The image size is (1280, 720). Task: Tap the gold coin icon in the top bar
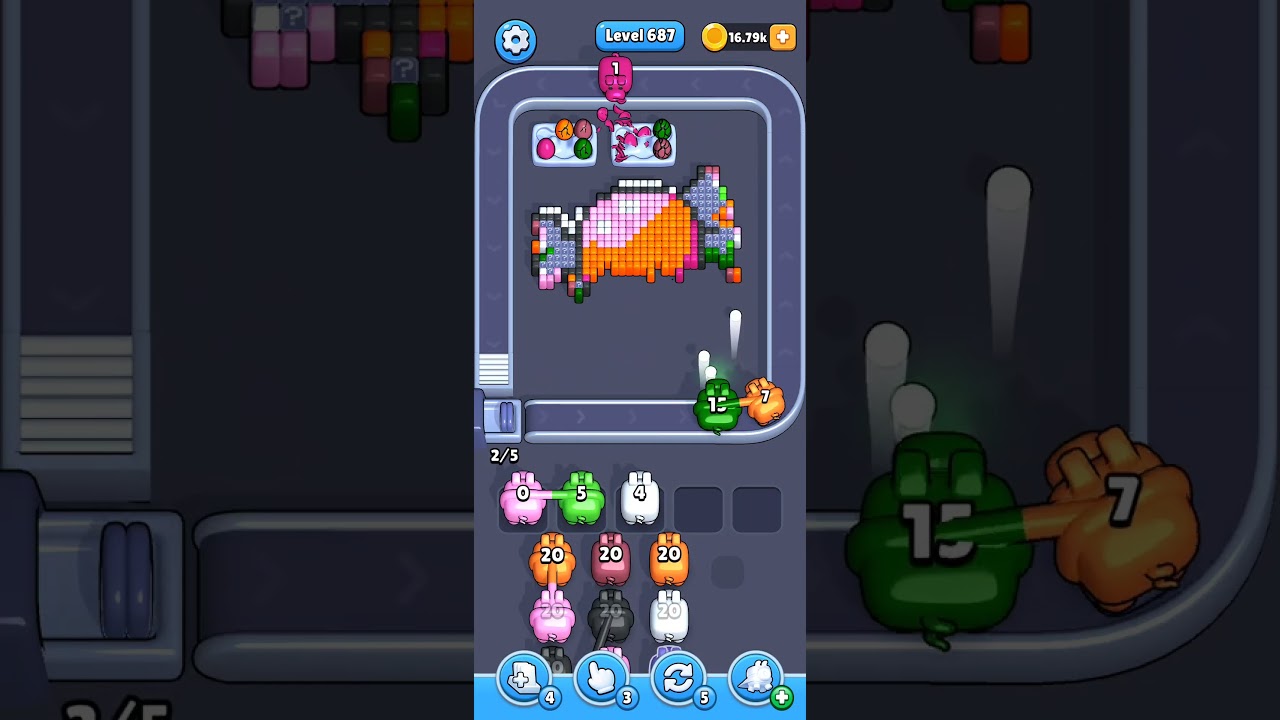716,36
